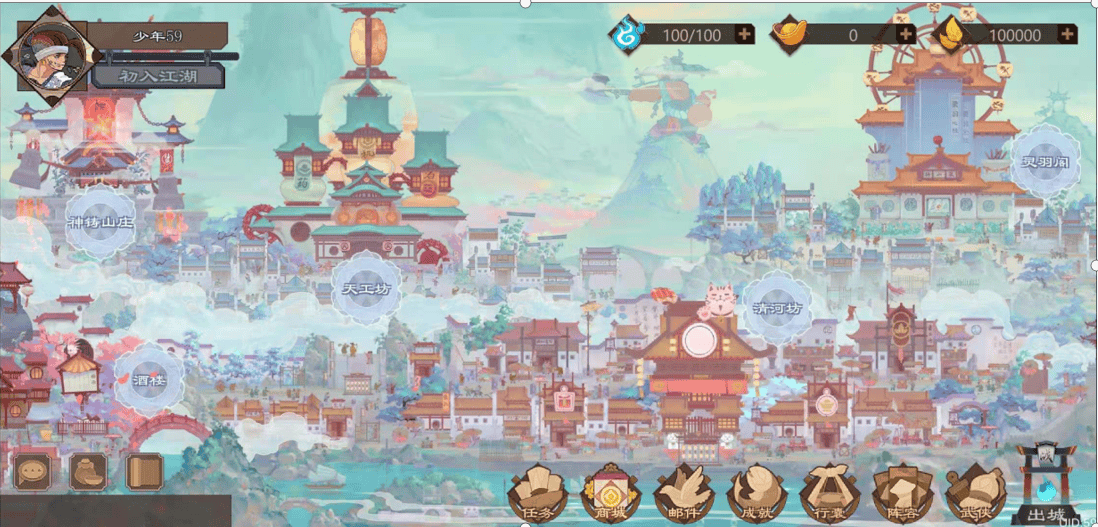Screen dimensions: 1098x527
Task: Visit the 酒楼 tavern
Action: click(x=147, y=381)
